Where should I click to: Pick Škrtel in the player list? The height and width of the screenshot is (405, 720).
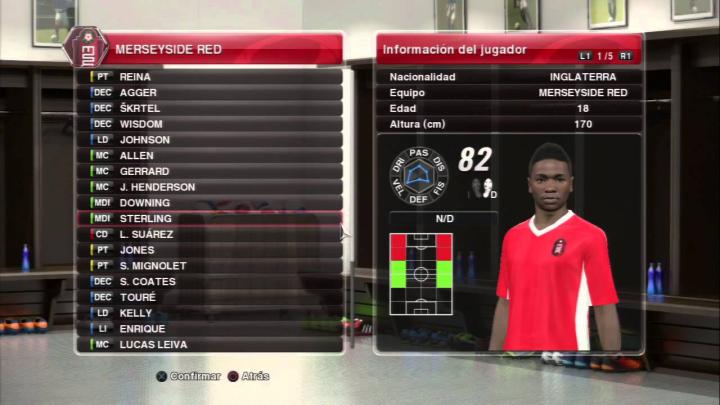click(x=210, y=108)
